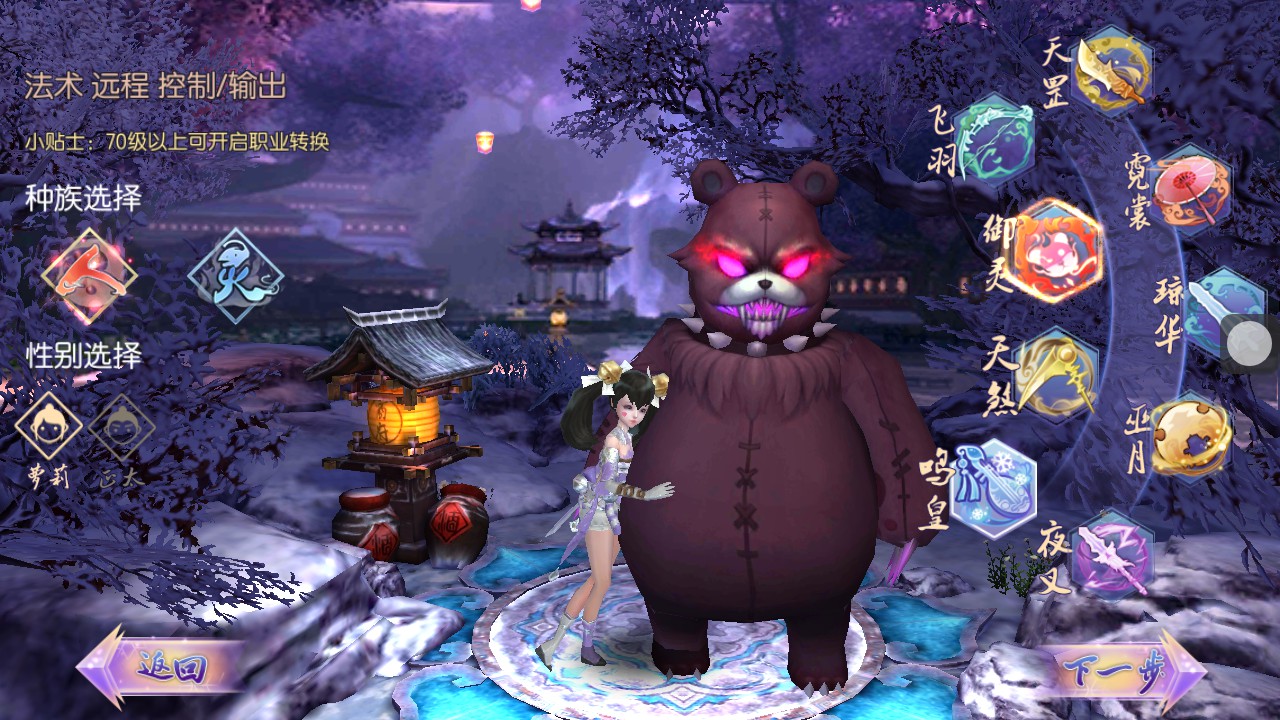Choose the 灵 (spirit) race icon
The image size is (1280, 720).
(236, 275)
